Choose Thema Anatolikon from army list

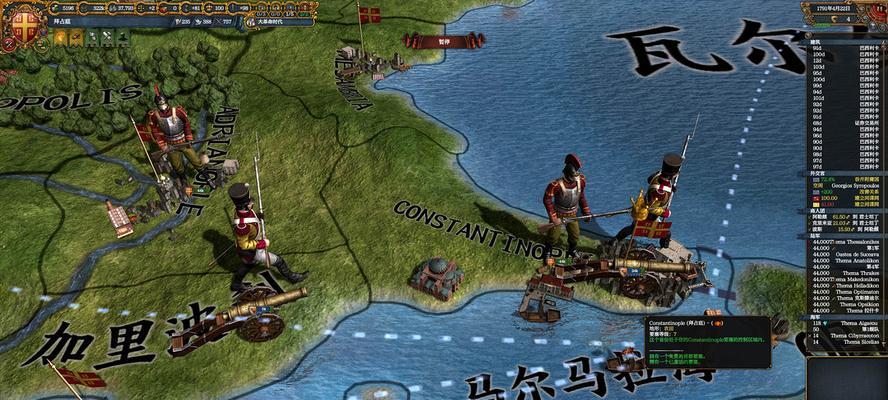852,261
